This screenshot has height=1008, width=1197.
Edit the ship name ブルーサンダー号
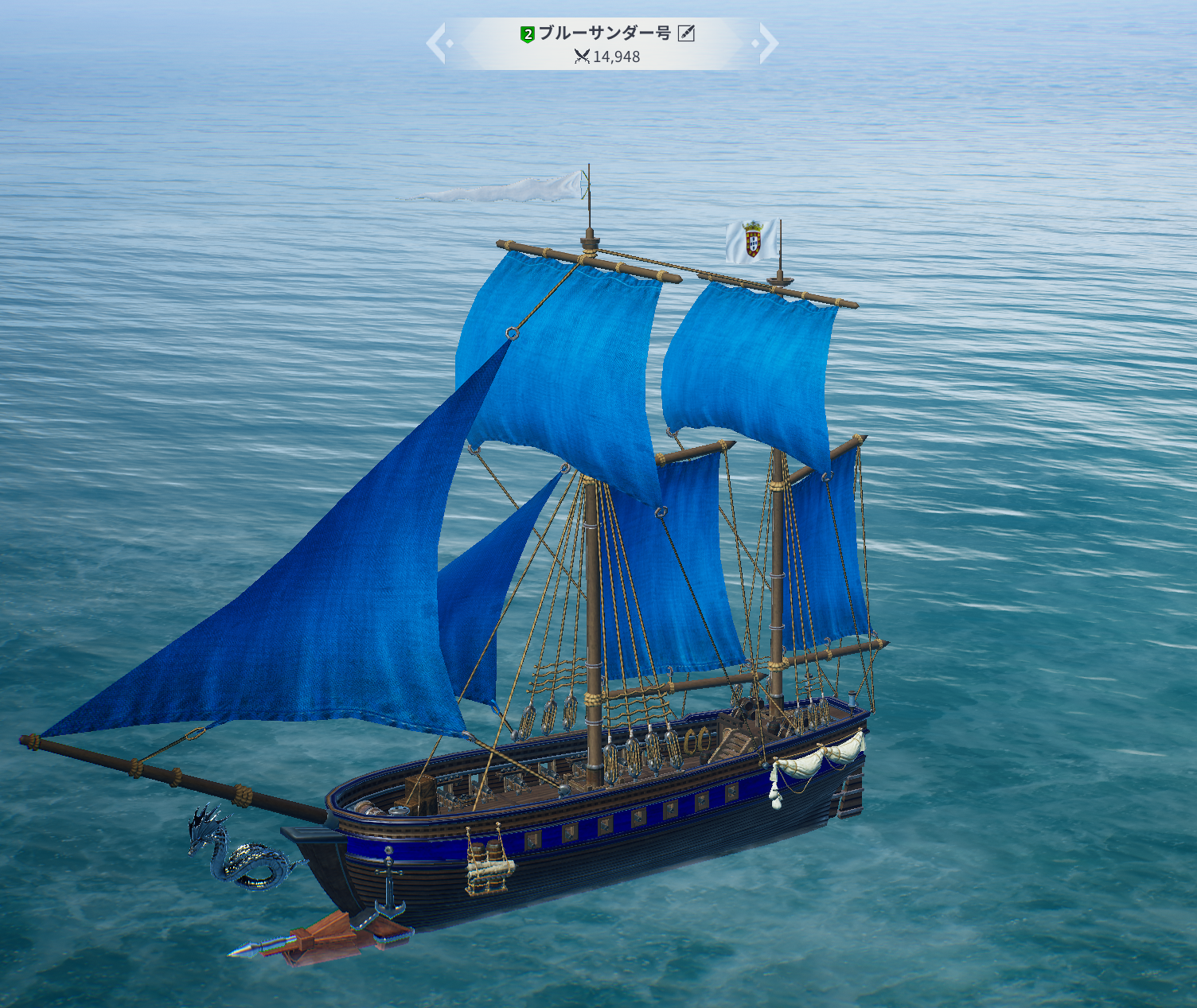coord(686,33)
